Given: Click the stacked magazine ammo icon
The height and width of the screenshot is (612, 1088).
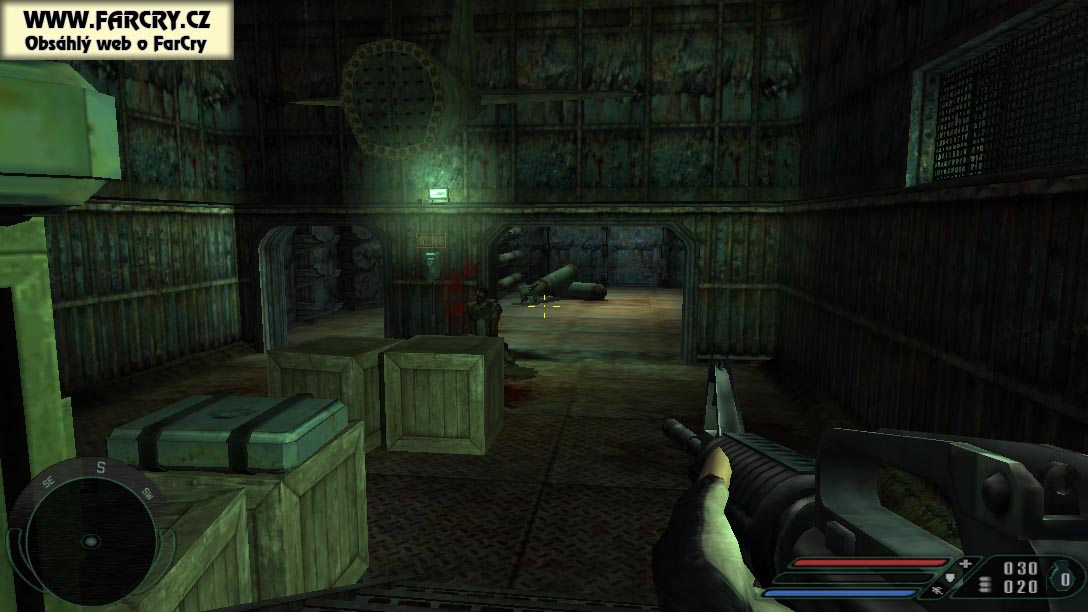Looking at the screenshot, I should [986, 587].
